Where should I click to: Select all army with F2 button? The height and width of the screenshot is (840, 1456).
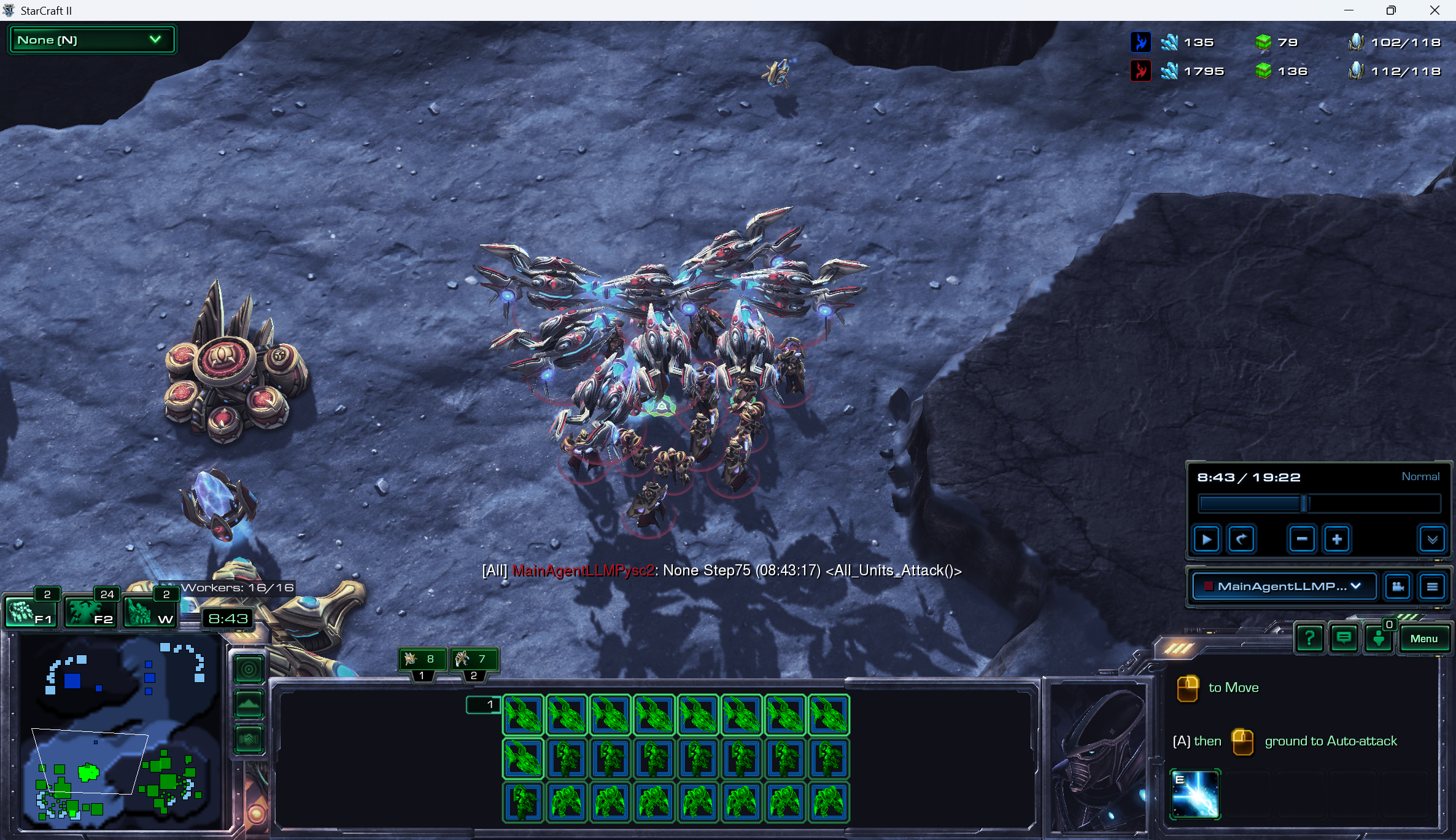tap(90, 612)
